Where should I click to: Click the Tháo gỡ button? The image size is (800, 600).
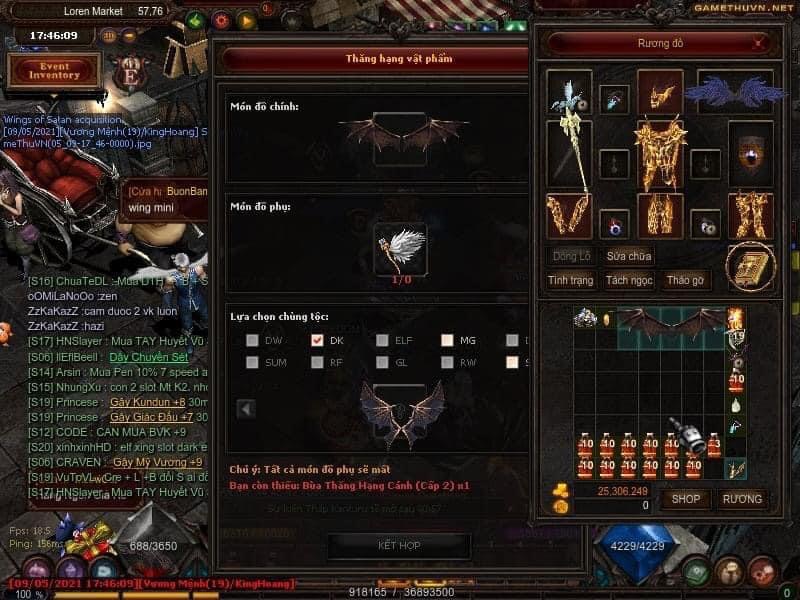685,281
